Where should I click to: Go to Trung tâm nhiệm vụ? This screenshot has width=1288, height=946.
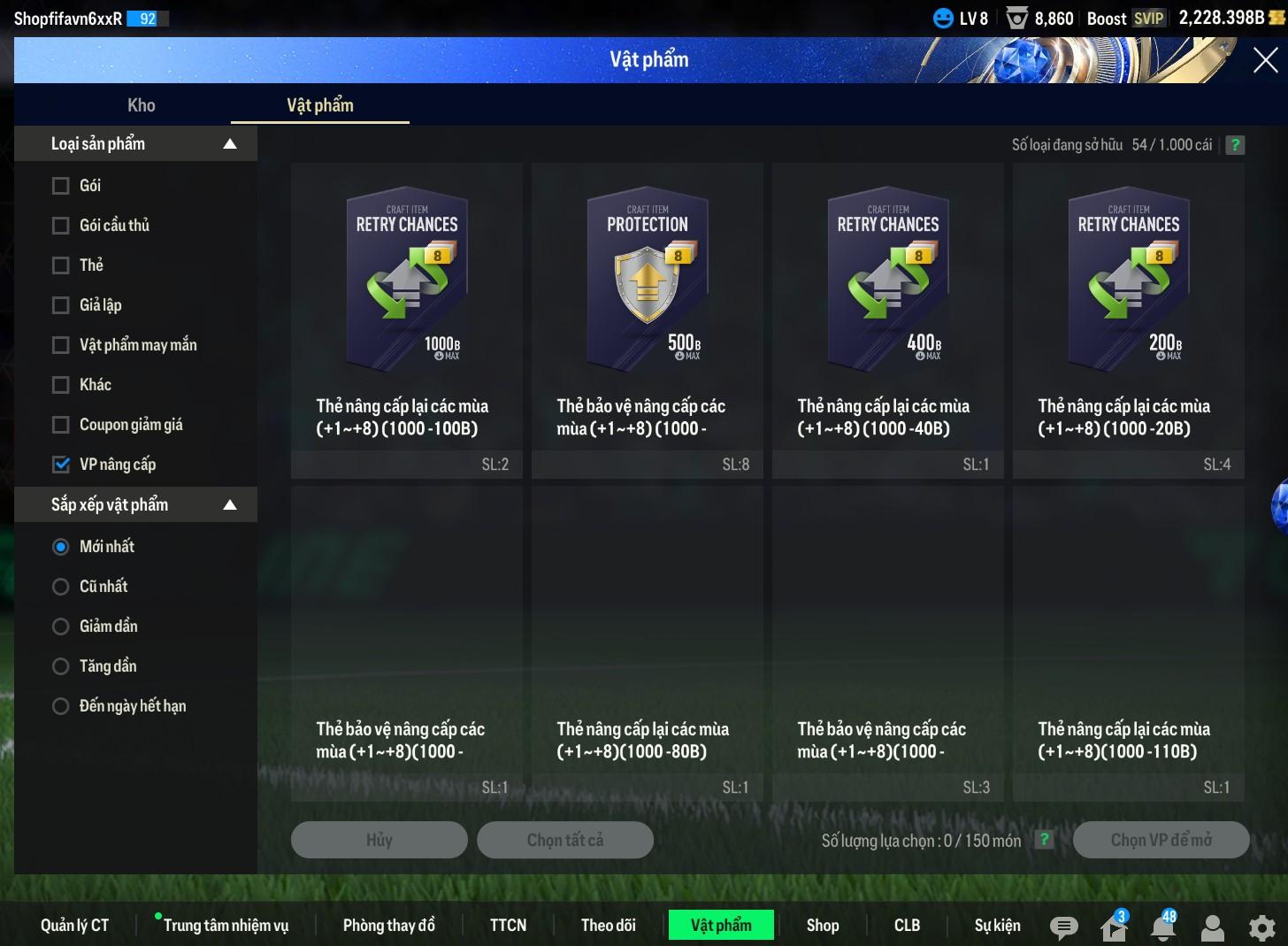[x=226, y=925]
